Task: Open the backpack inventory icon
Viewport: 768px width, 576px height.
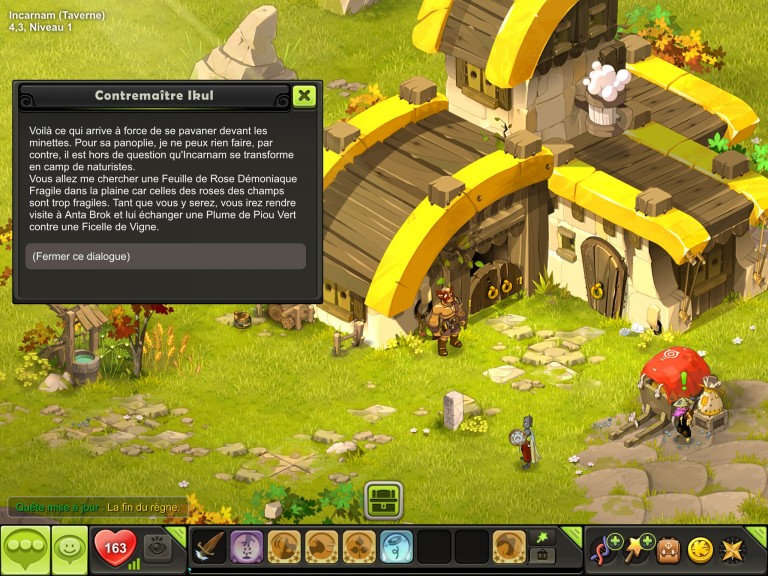Action: [x=668, y=549]
